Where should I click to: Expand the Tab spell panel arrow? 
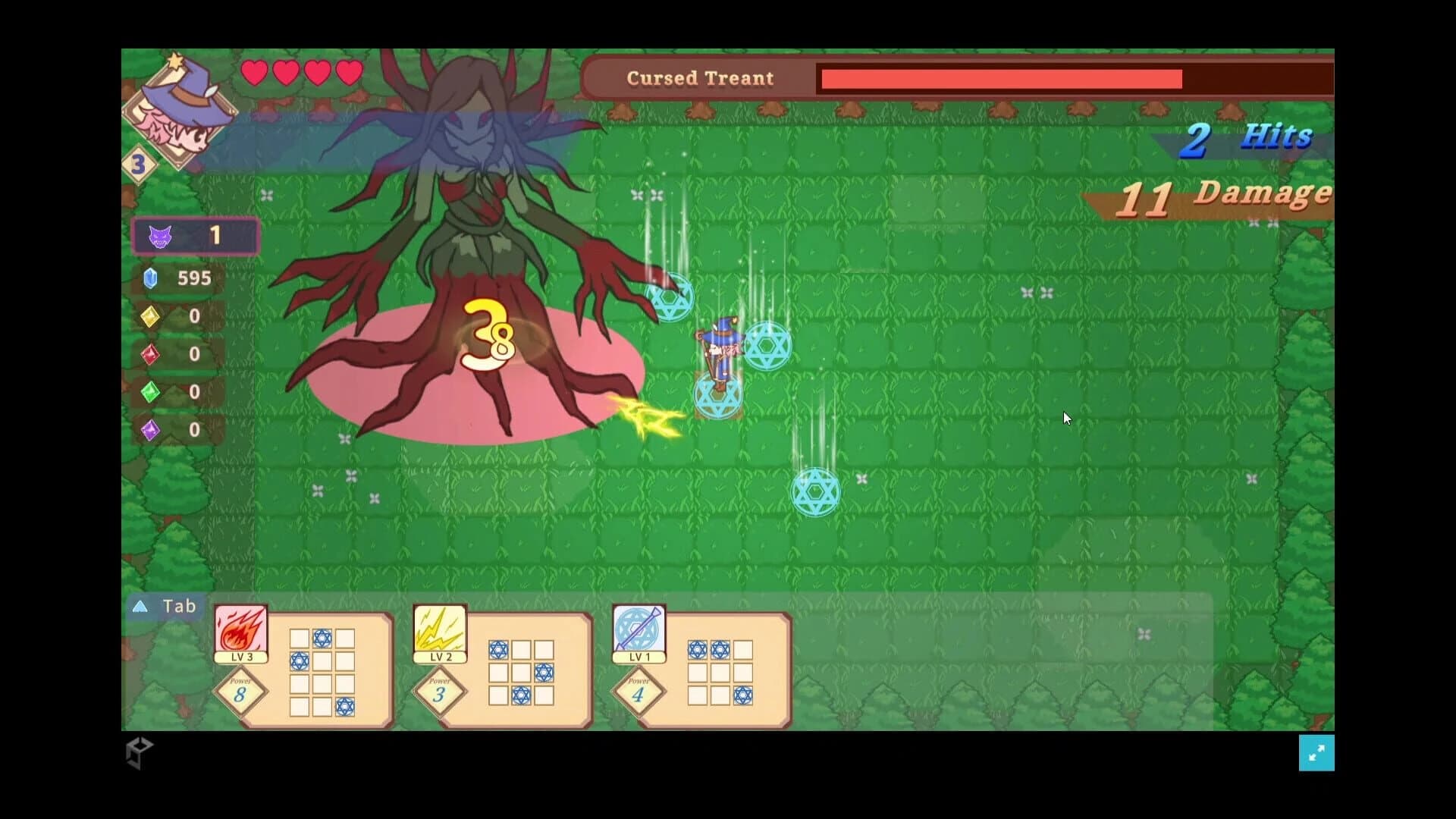[x=140, y=606]
